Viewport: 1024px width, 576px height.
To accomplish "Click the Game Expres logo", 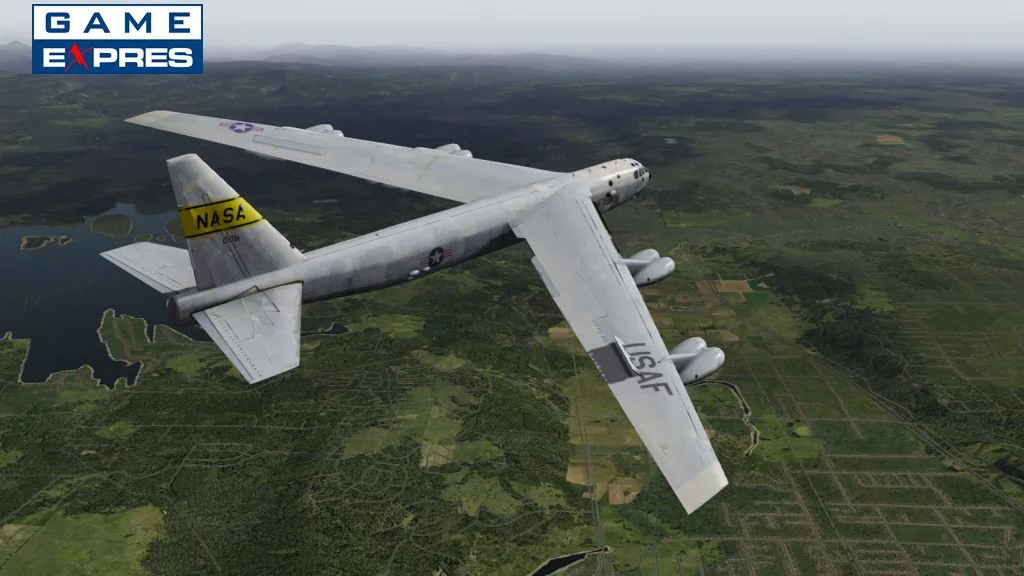I will pos(117,39).
